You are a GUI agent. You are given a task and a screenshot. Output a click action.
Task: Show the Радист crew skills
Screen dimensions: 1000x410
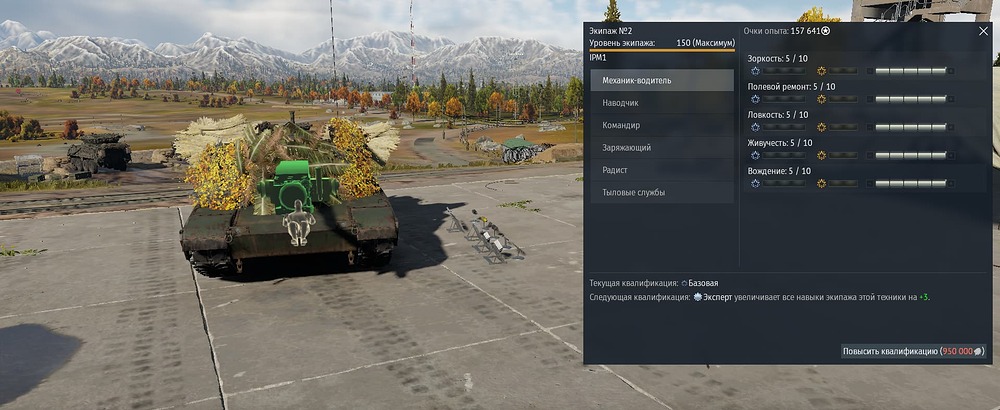click(662, 170)
